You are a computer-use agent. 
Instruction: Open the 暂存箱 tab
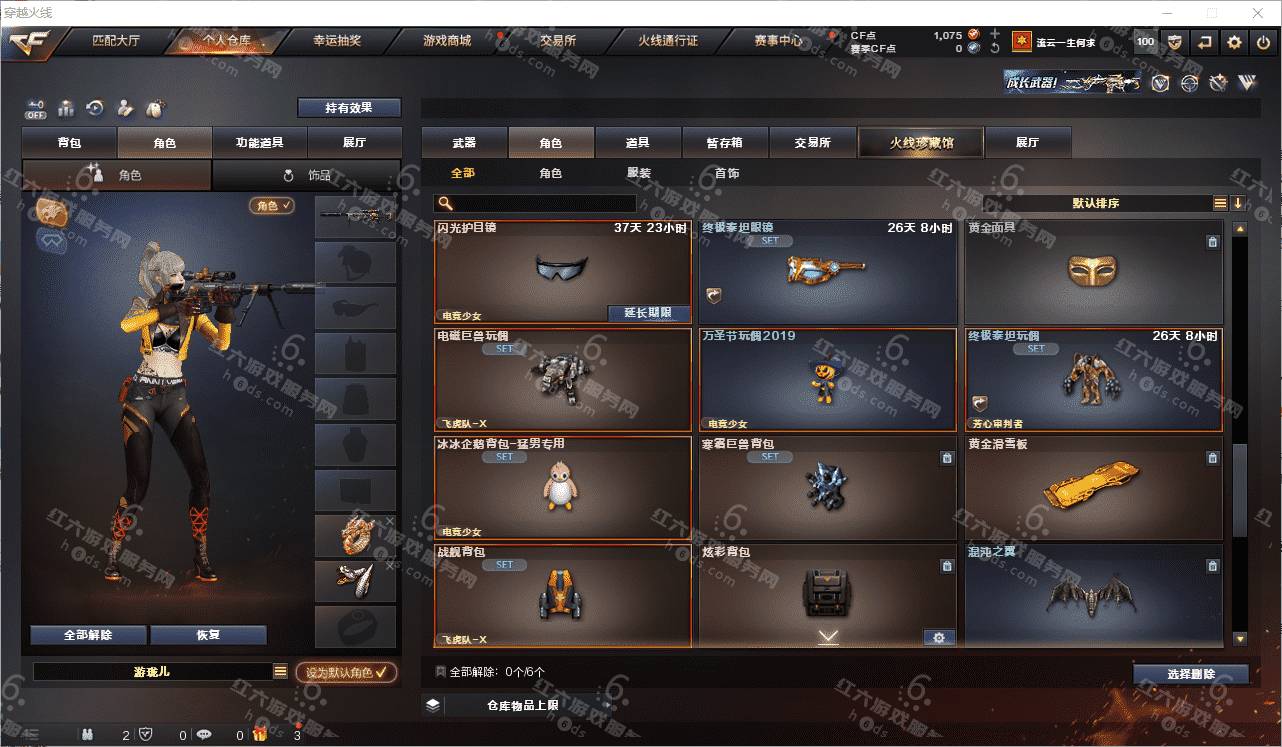click(725, 143)
